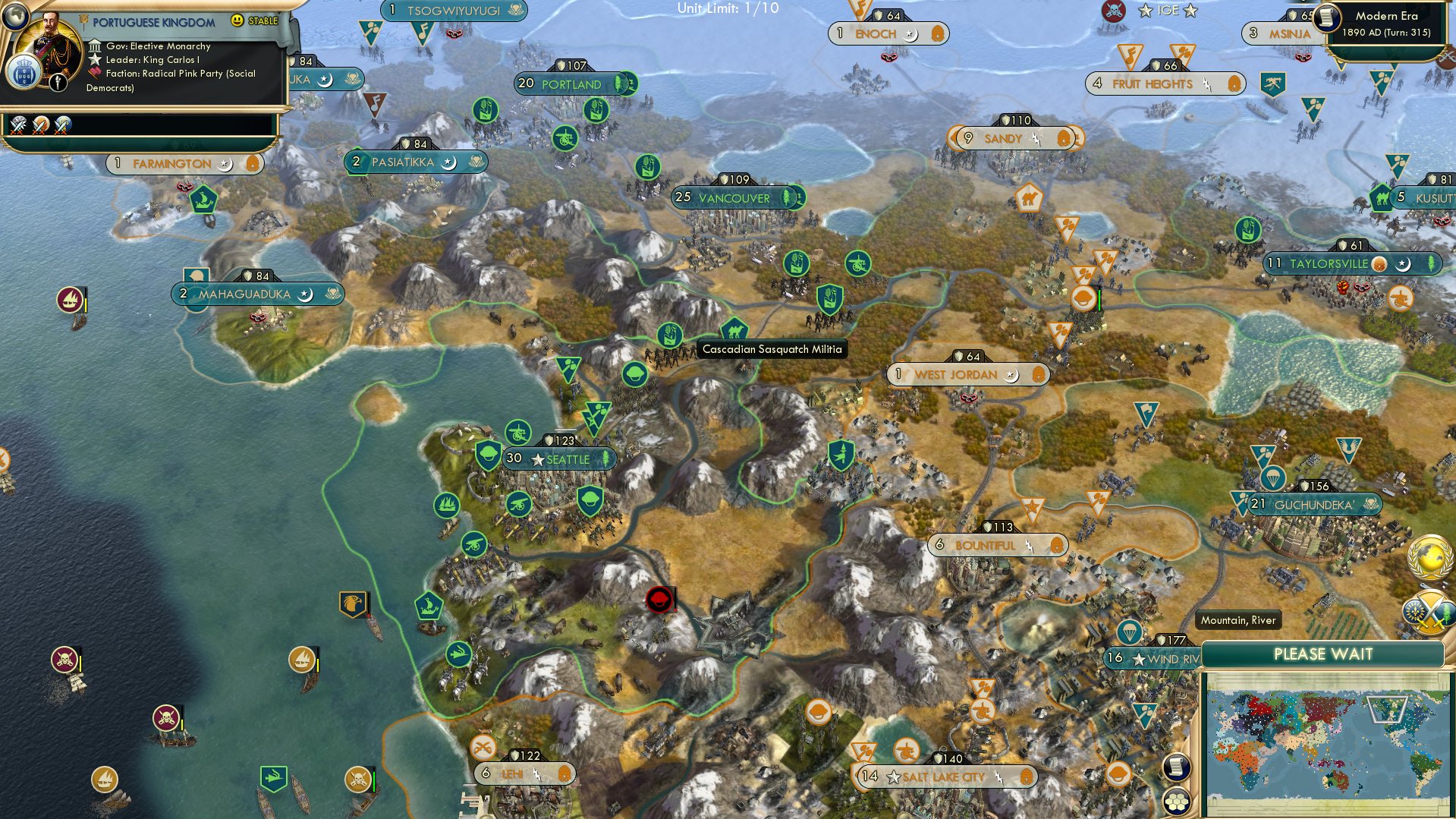
Task: Click the red target marker on the fort
Action: tap(659, 600)
